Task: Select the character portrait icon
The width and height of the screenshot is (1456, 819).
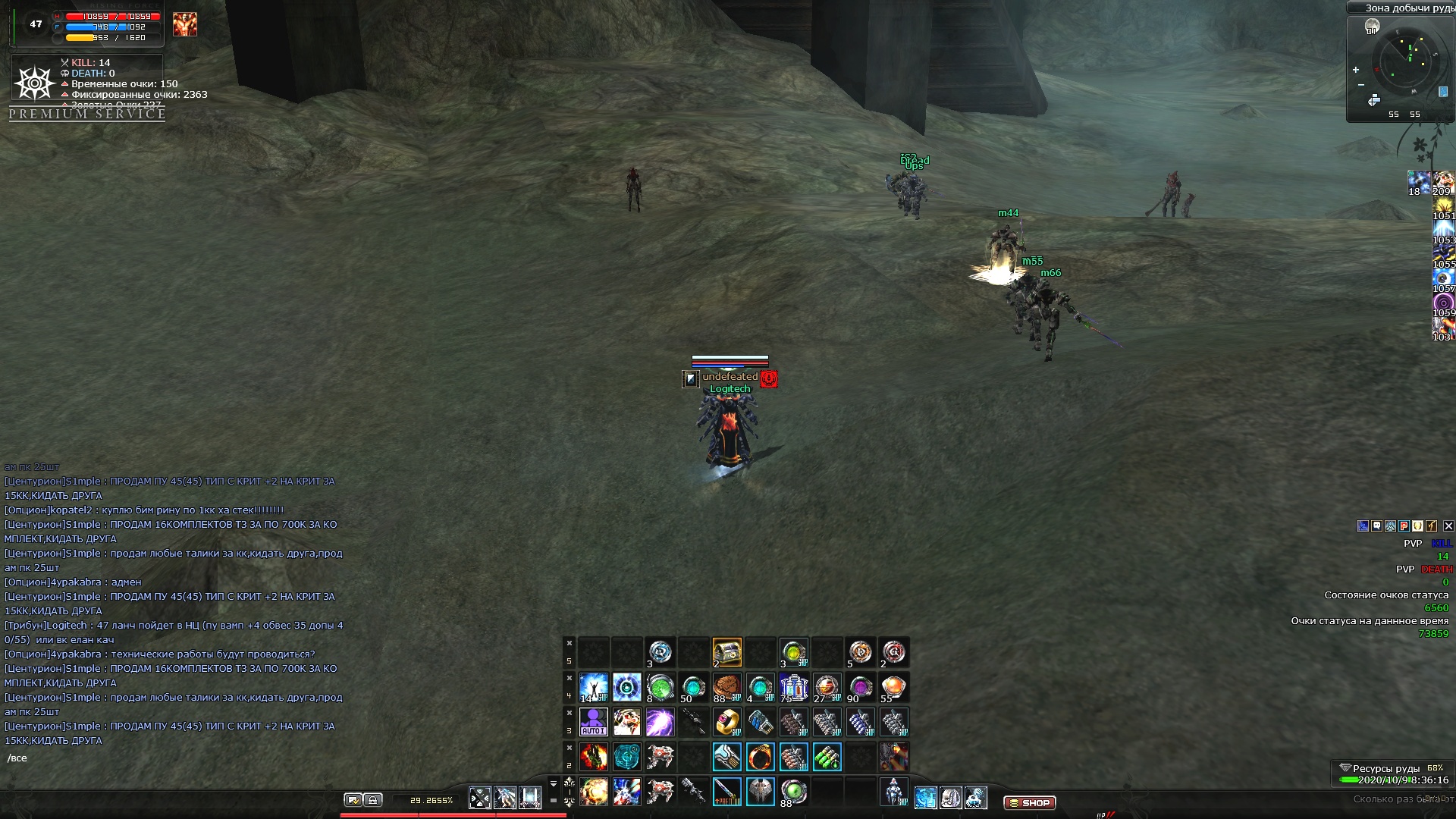Action: tap(184, 24)
